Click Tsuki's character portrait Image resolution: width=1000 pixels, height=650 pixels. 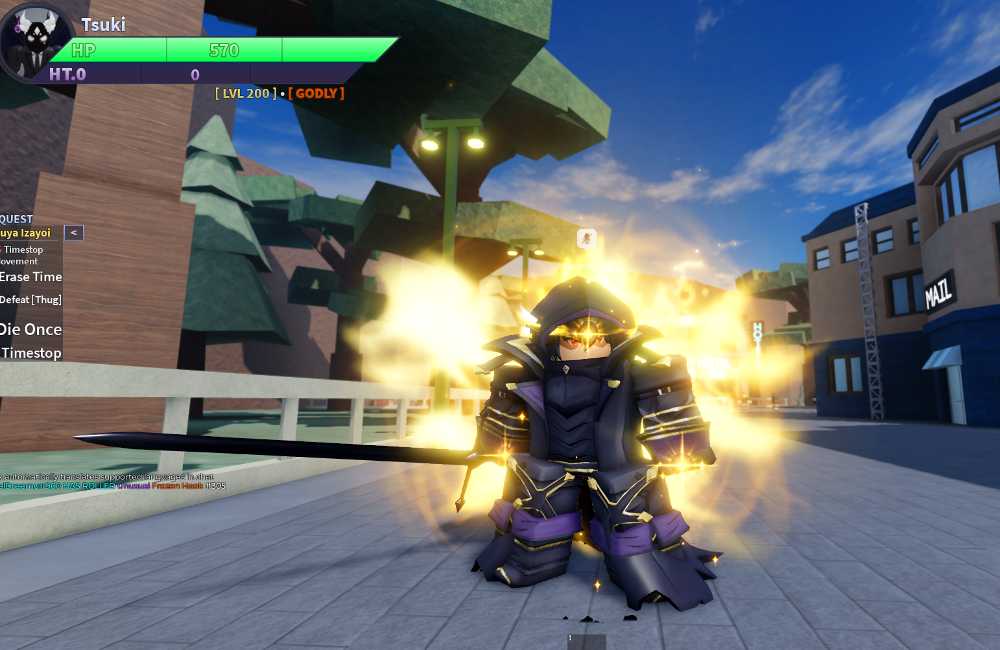point(36,44)
